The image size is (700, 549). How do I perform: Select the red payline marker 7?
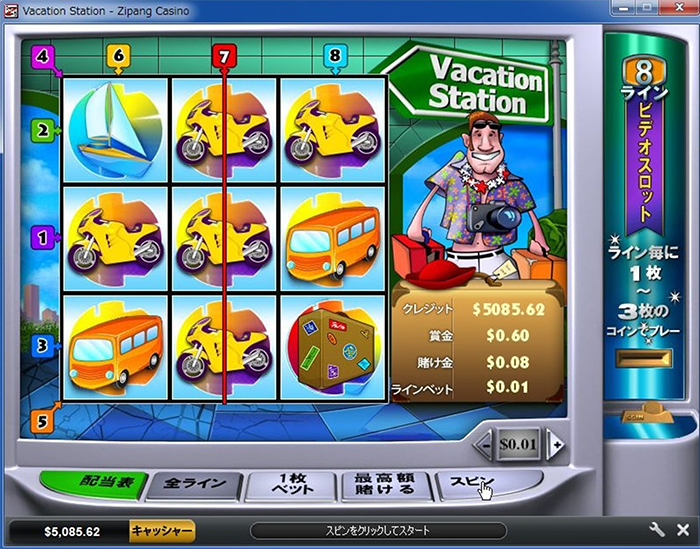224,58
